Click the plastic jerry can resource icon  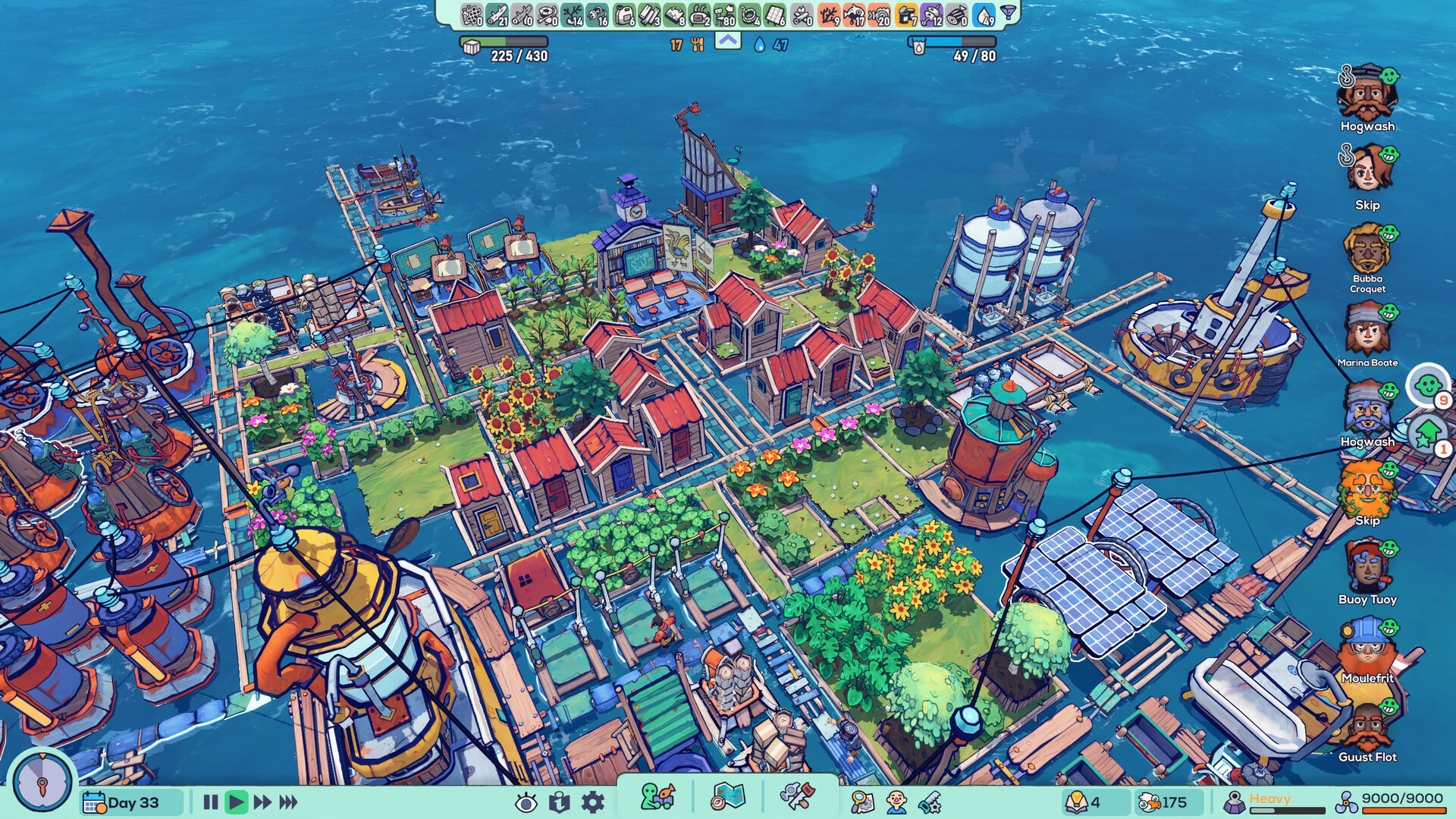coord(623,14)
